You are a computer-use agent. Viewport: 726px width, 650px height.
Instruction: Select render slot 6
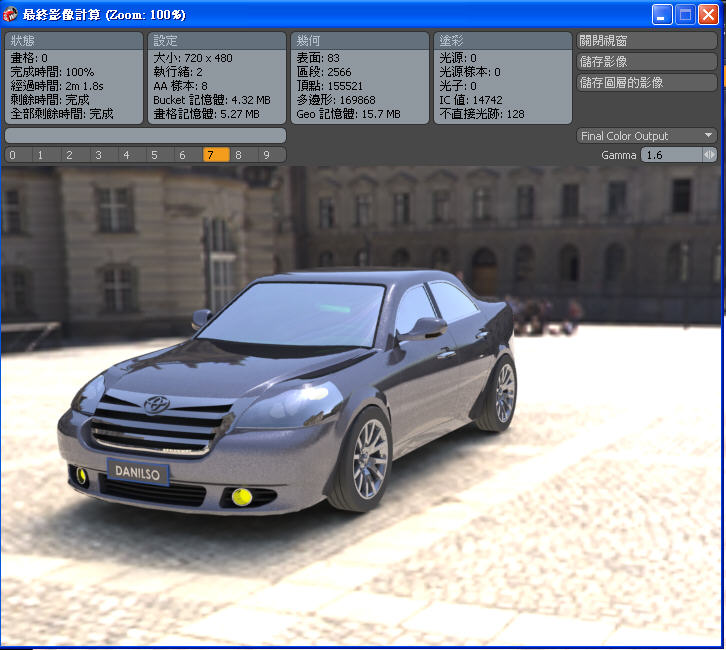coord(182,155)
